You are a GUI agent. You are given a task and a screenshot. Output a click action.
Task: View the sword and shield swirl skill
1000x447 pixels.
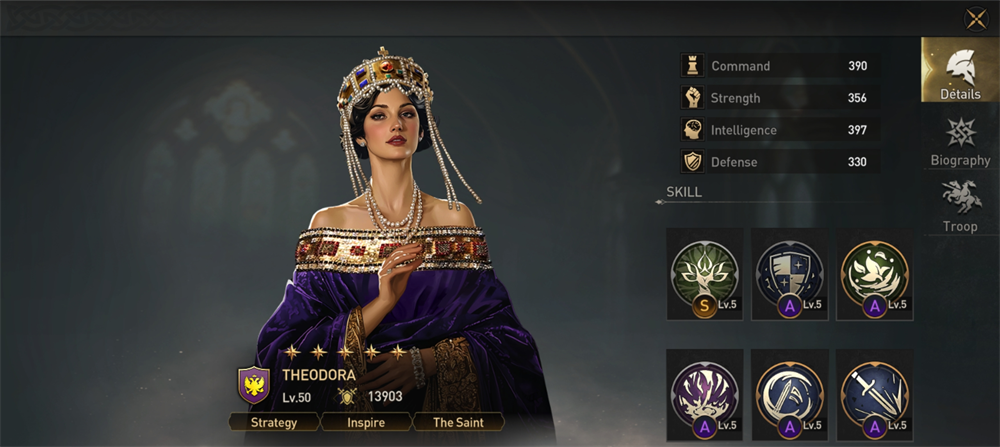(790, 394)
